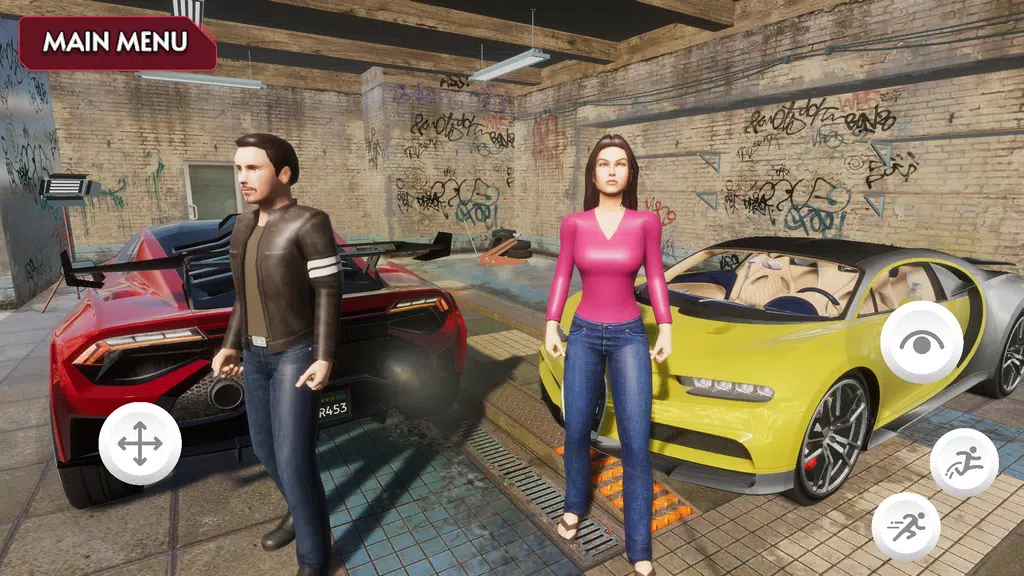Tap the four-arrow movement control
The image size is (1024, 576).
point(140,444)
